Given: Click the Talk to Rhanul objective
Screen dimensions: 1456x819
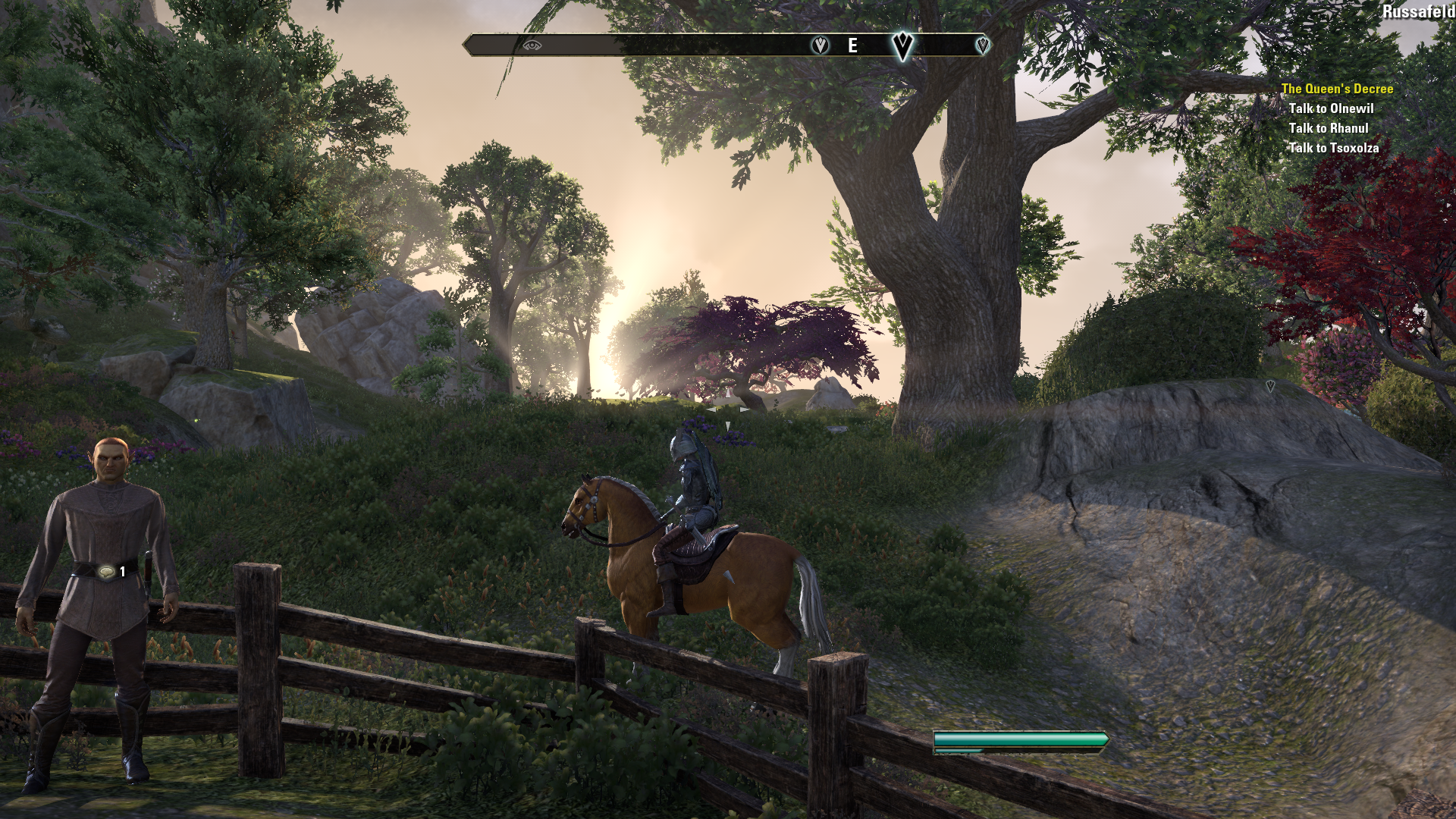Looking at the screenshot, I should click(x=1328, y=128).
